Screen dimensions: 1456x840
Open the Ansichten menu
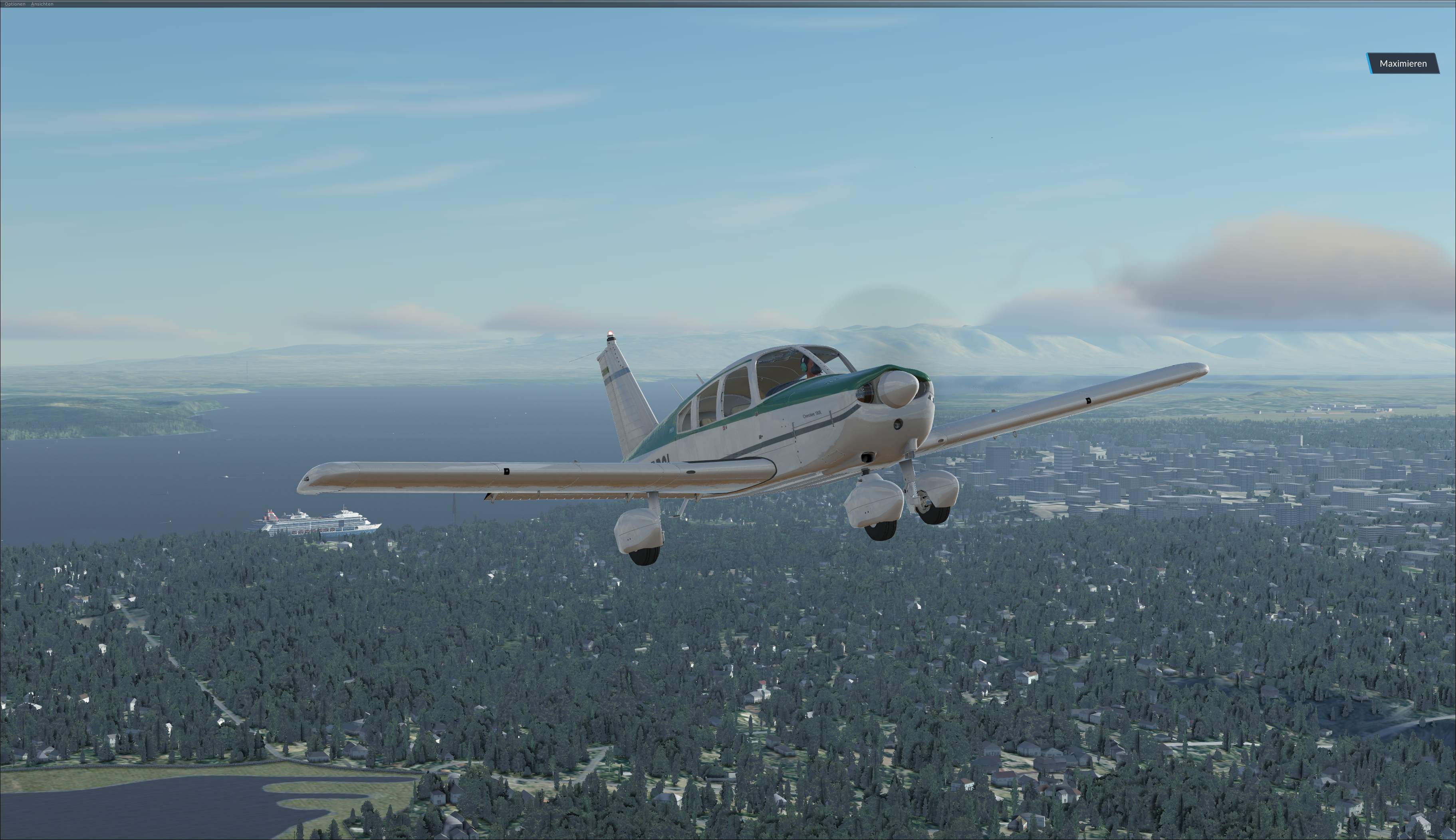[x=42, y=4]
